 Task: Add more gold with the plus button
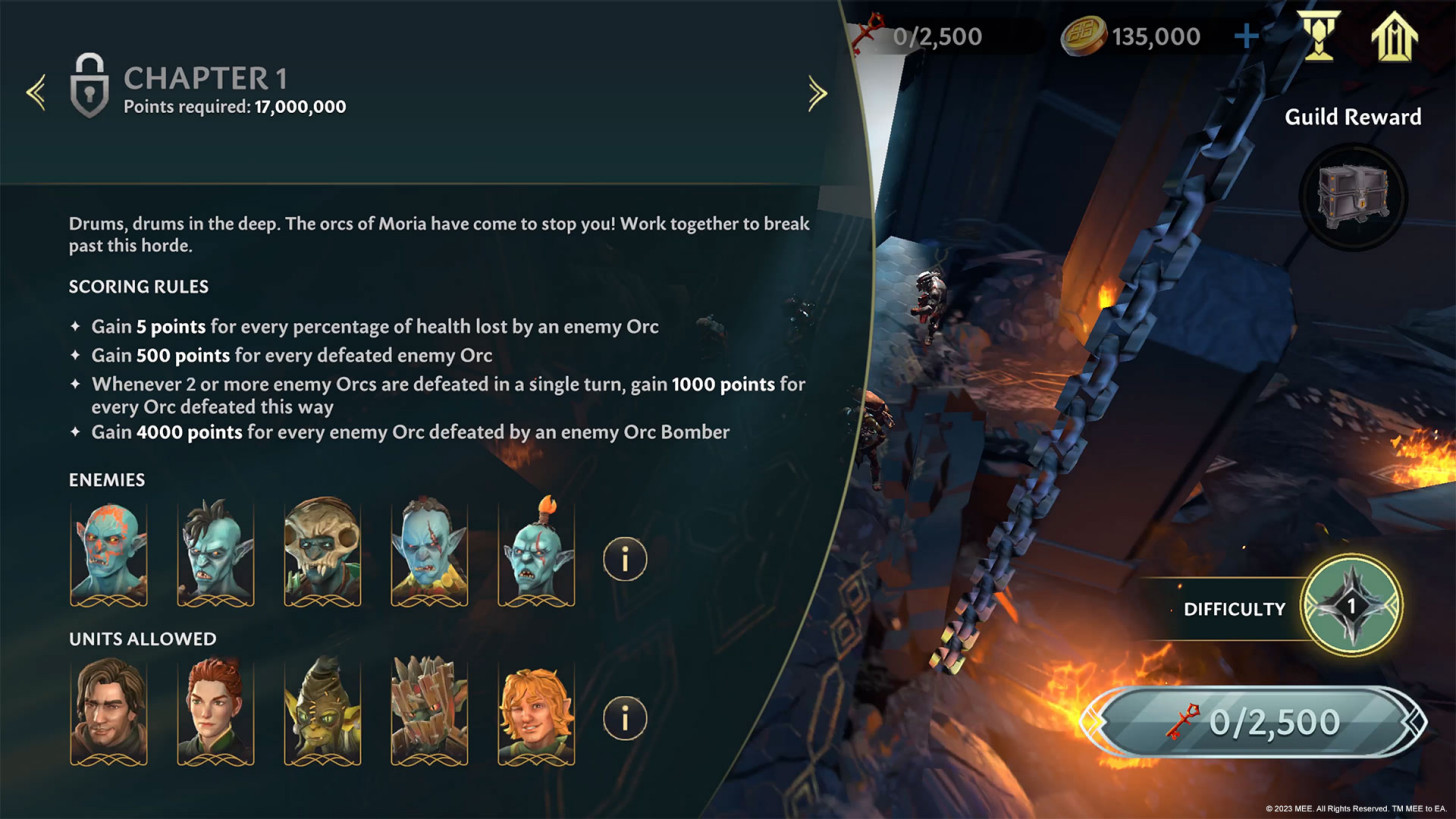(1246, 38)
